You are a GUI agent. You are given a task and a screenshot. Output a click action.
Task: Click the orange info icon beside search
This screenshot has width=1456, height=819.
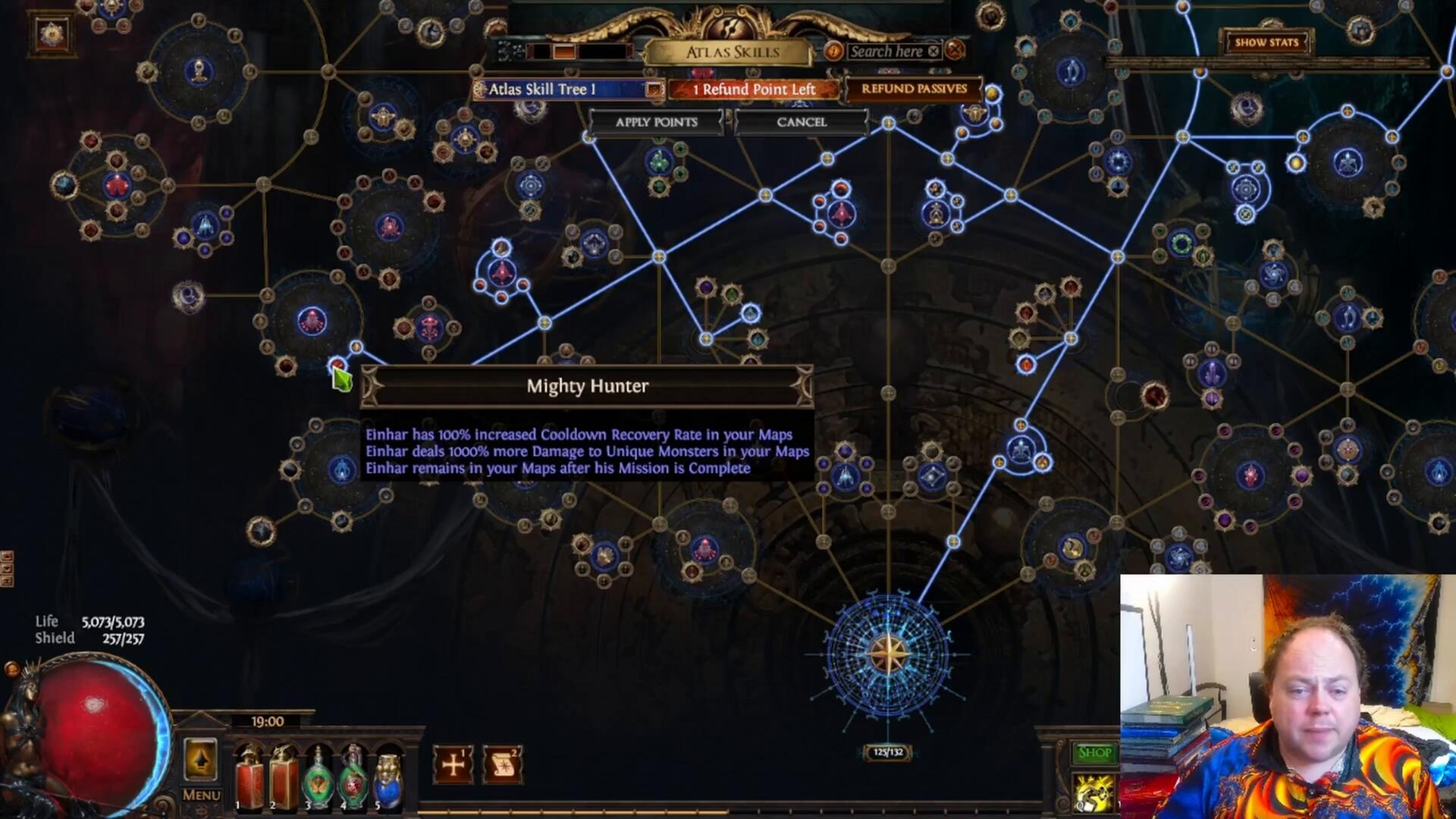pos(833,52)
